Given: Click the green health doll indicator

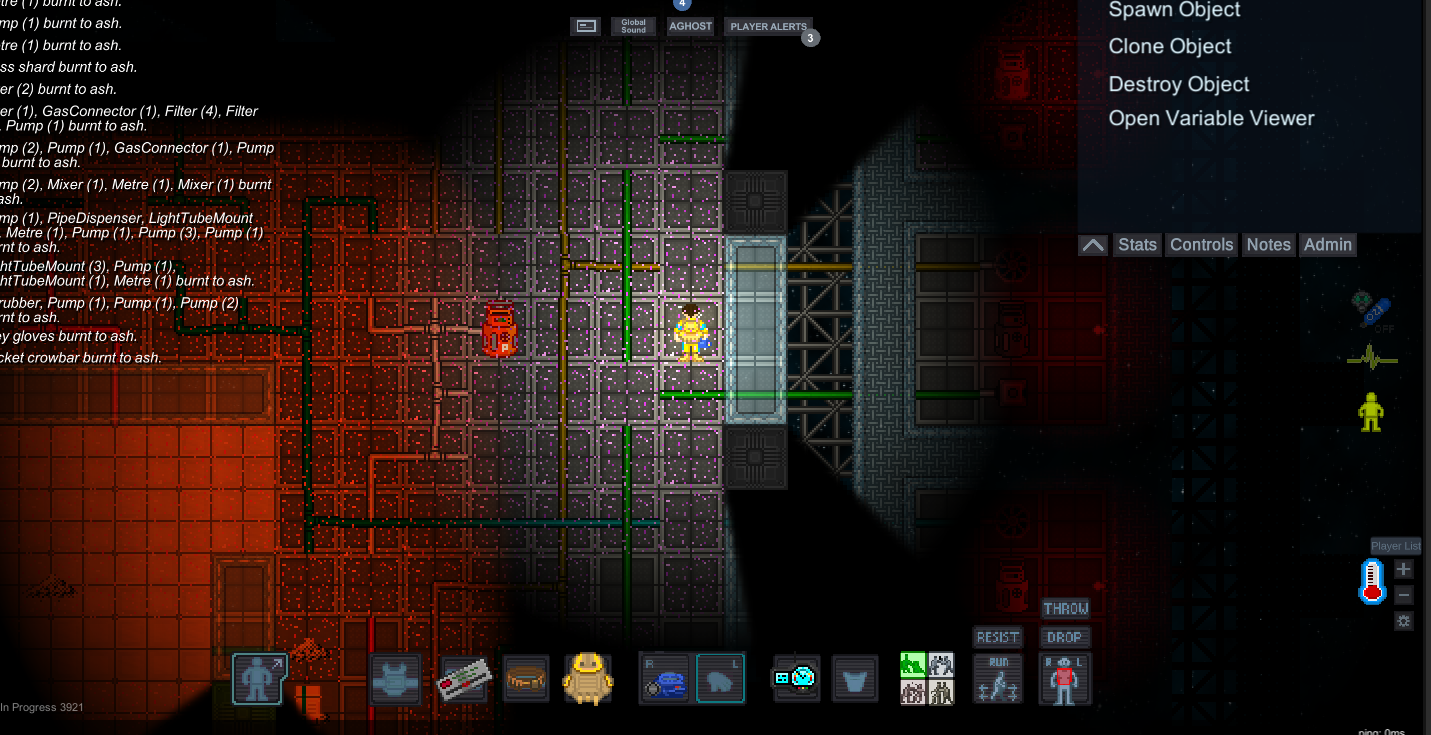Looking at the screenshot, I should (1371, 410).
